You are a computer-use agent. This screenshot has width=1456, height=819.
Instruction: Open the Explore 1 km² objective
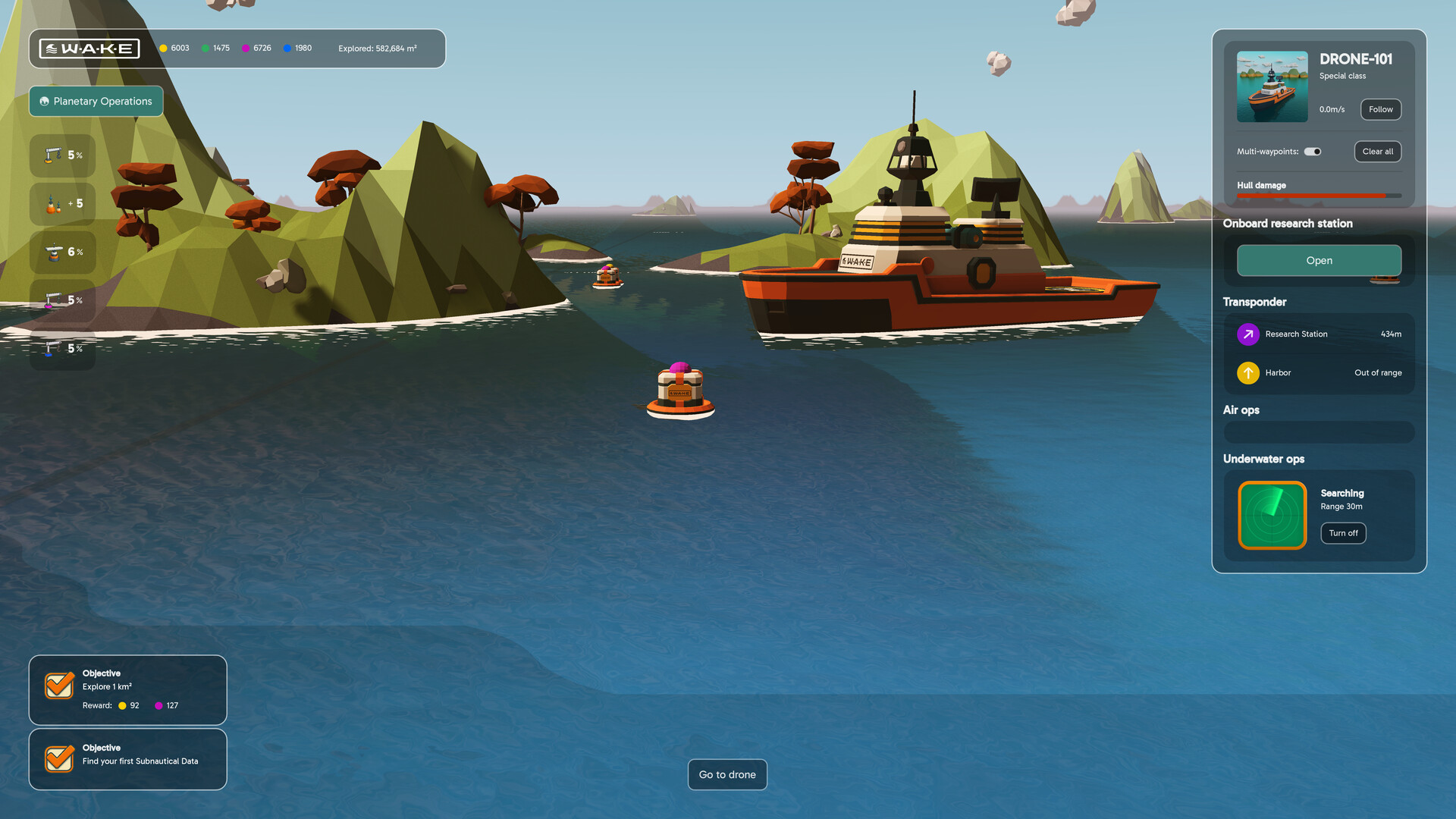point(127,689)
